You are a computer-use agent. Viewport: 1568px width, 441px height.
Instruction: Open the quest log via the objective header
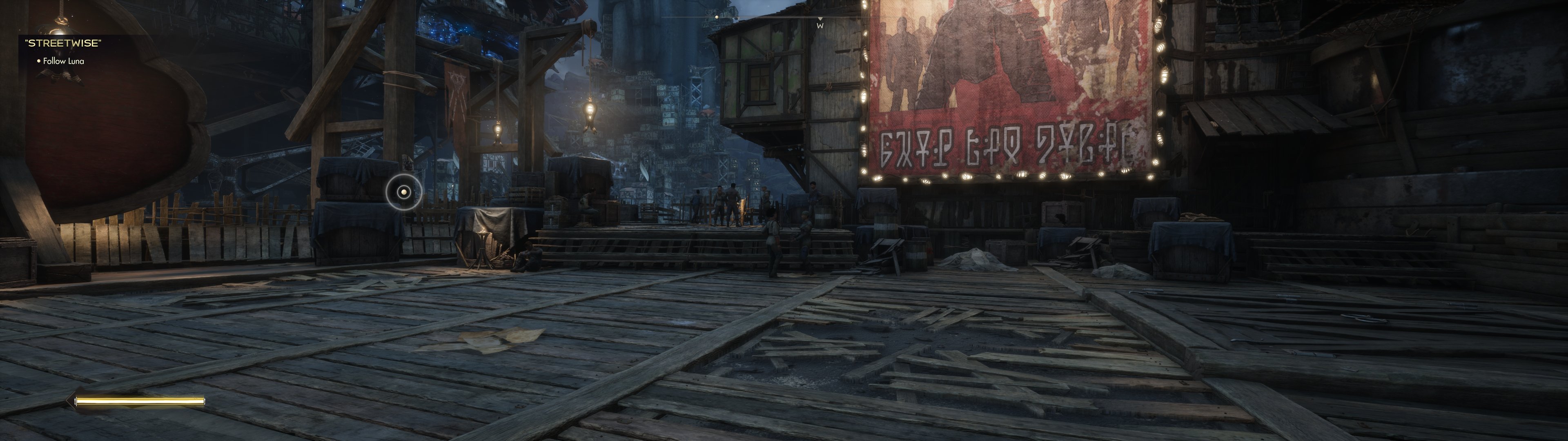click(64, 42)
